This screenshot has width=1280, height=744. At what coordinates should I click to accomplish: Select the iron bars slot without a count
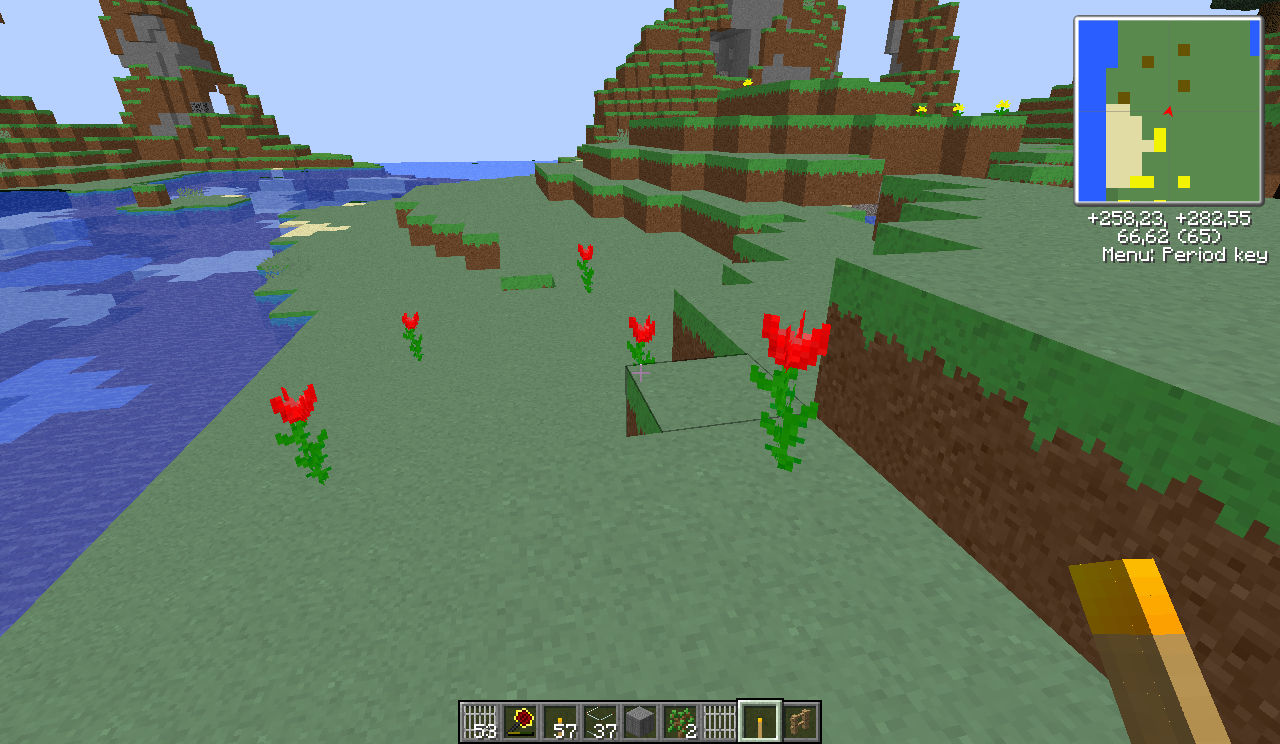[x=720, y=721]
